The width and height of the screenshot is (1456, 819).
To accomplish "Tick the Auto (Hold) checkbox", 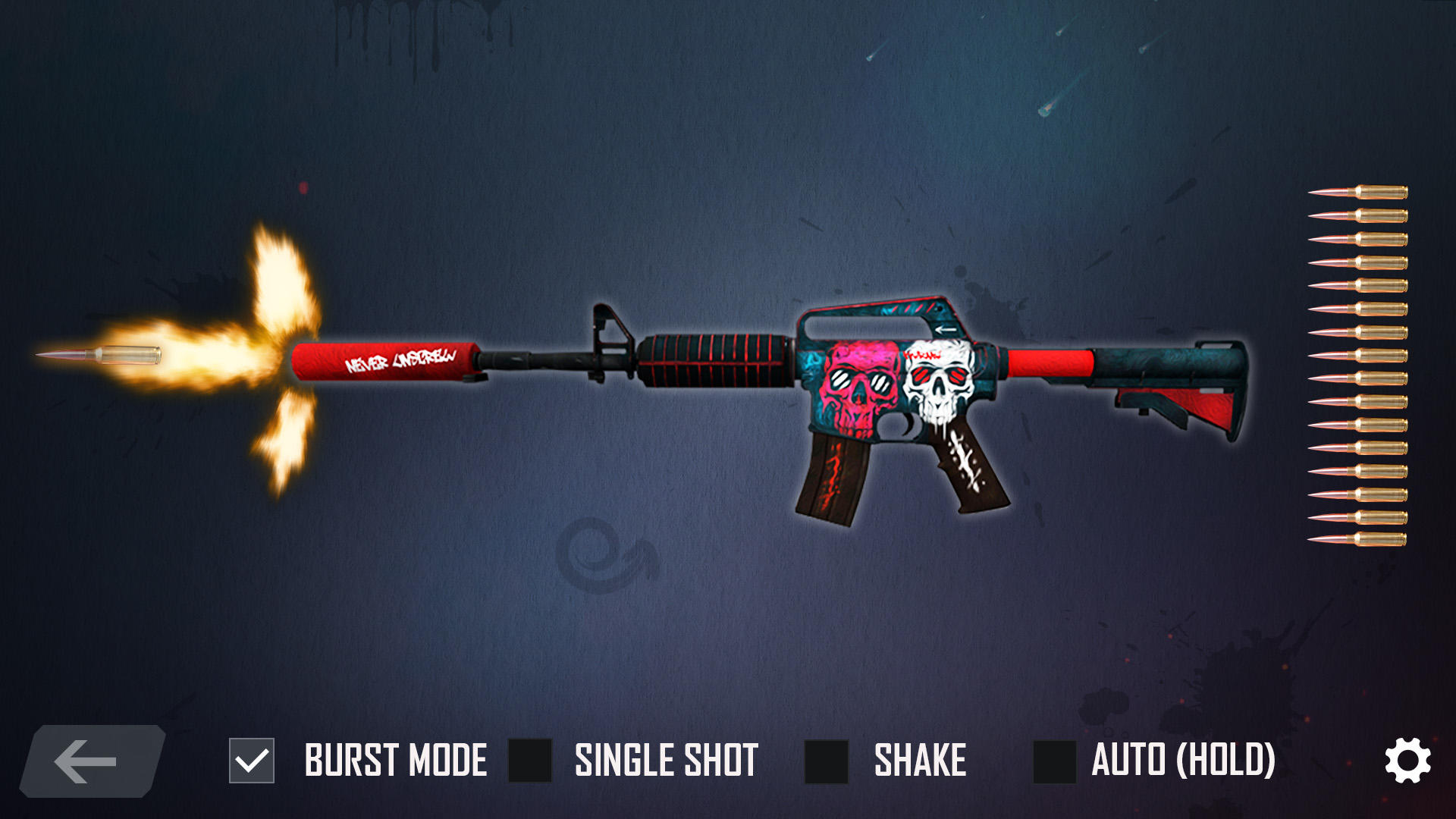I will click(x=1054, y=761).
